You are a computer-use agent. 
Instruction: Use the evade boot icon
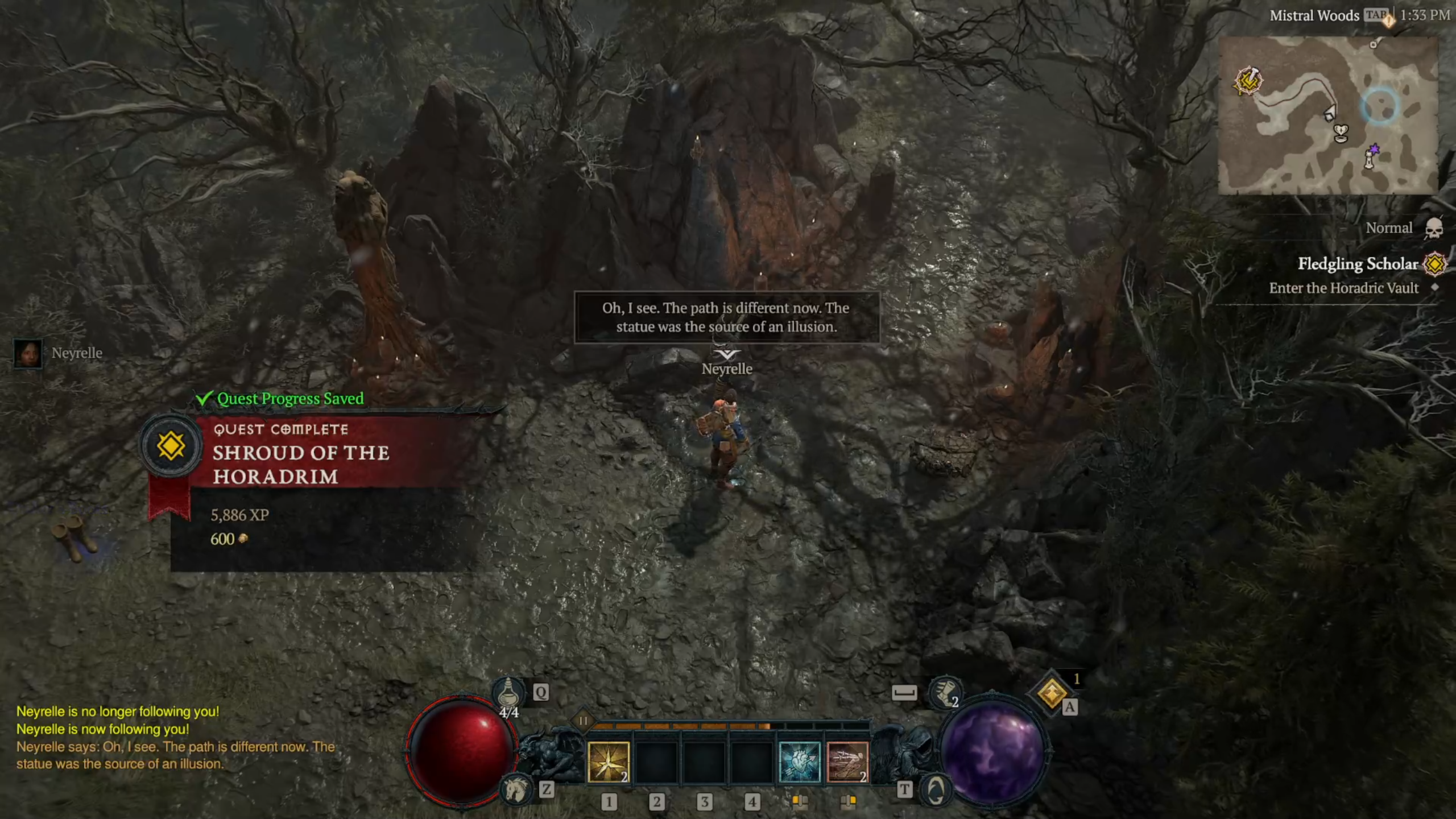point(945,693)
